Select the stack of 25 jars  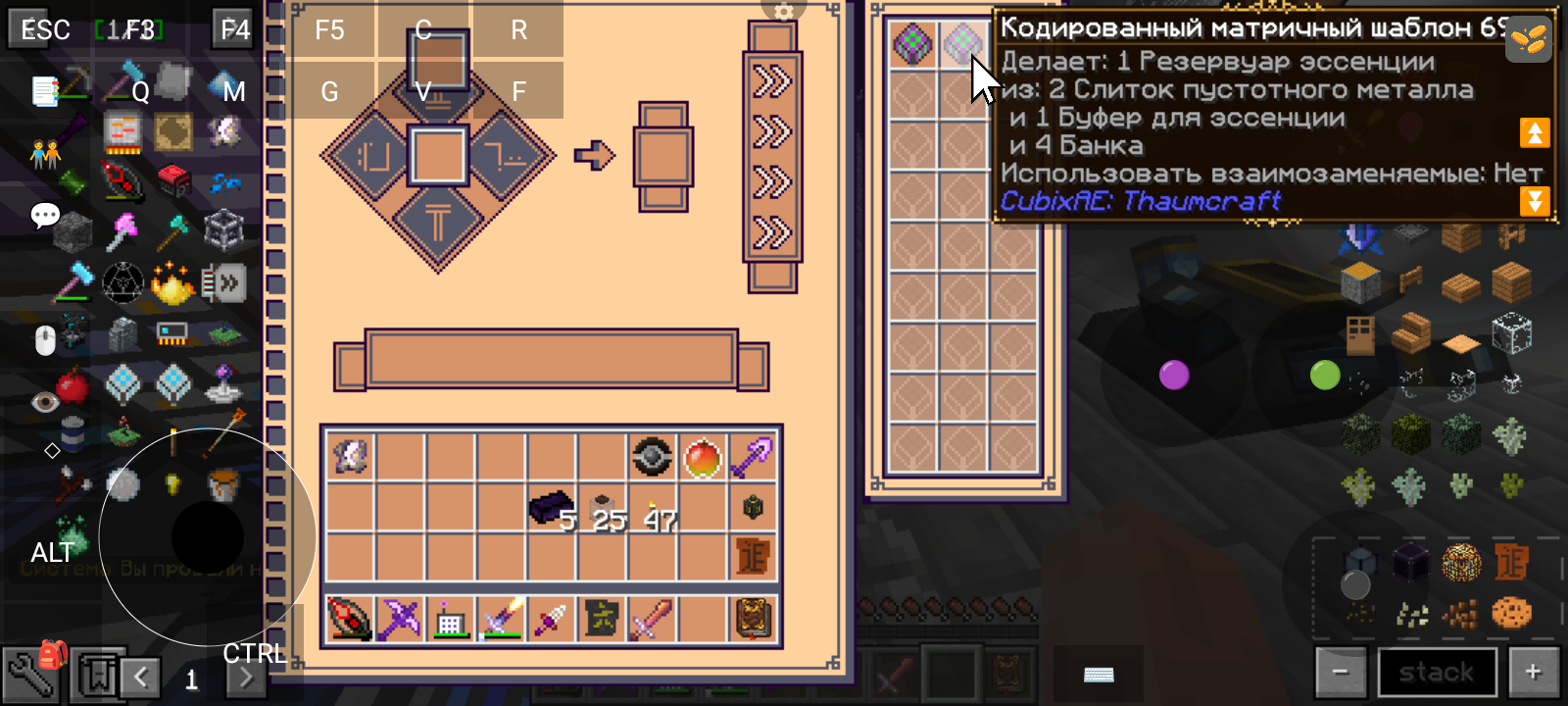point(602,508)
